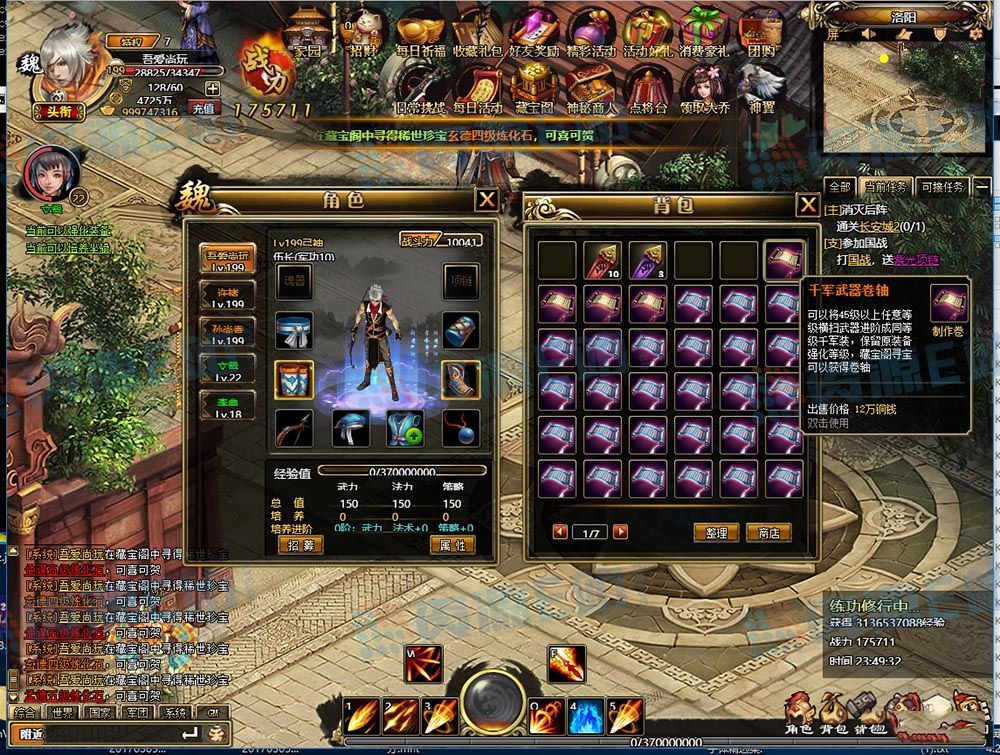Image resolution: width=1000 pixels, height=755 pixels.
Task: Open the 每日祈福 daily blessing icon
Action: (418, 34)
